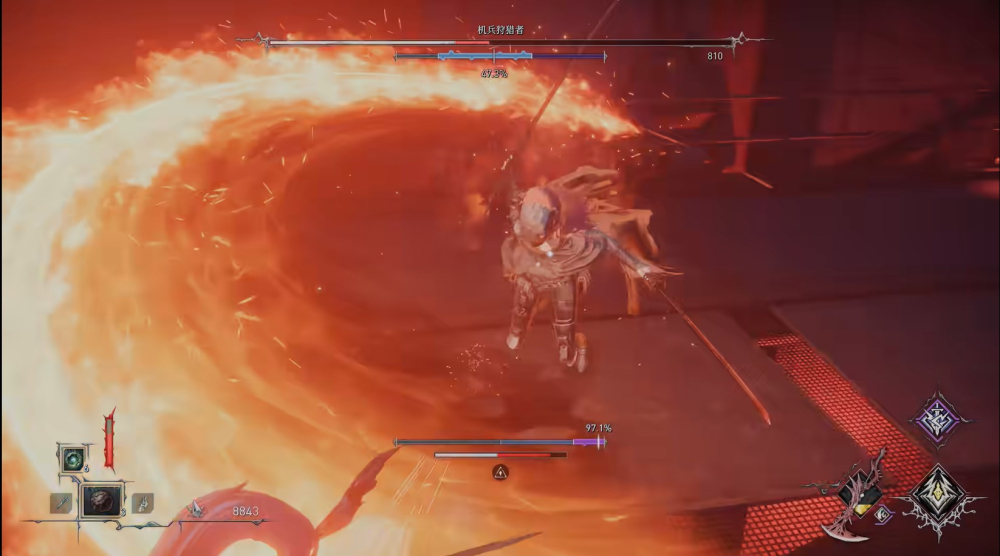Select the green orb consumable slot
The width and height of the screenshot is (1000, 556).
(73, 459)
